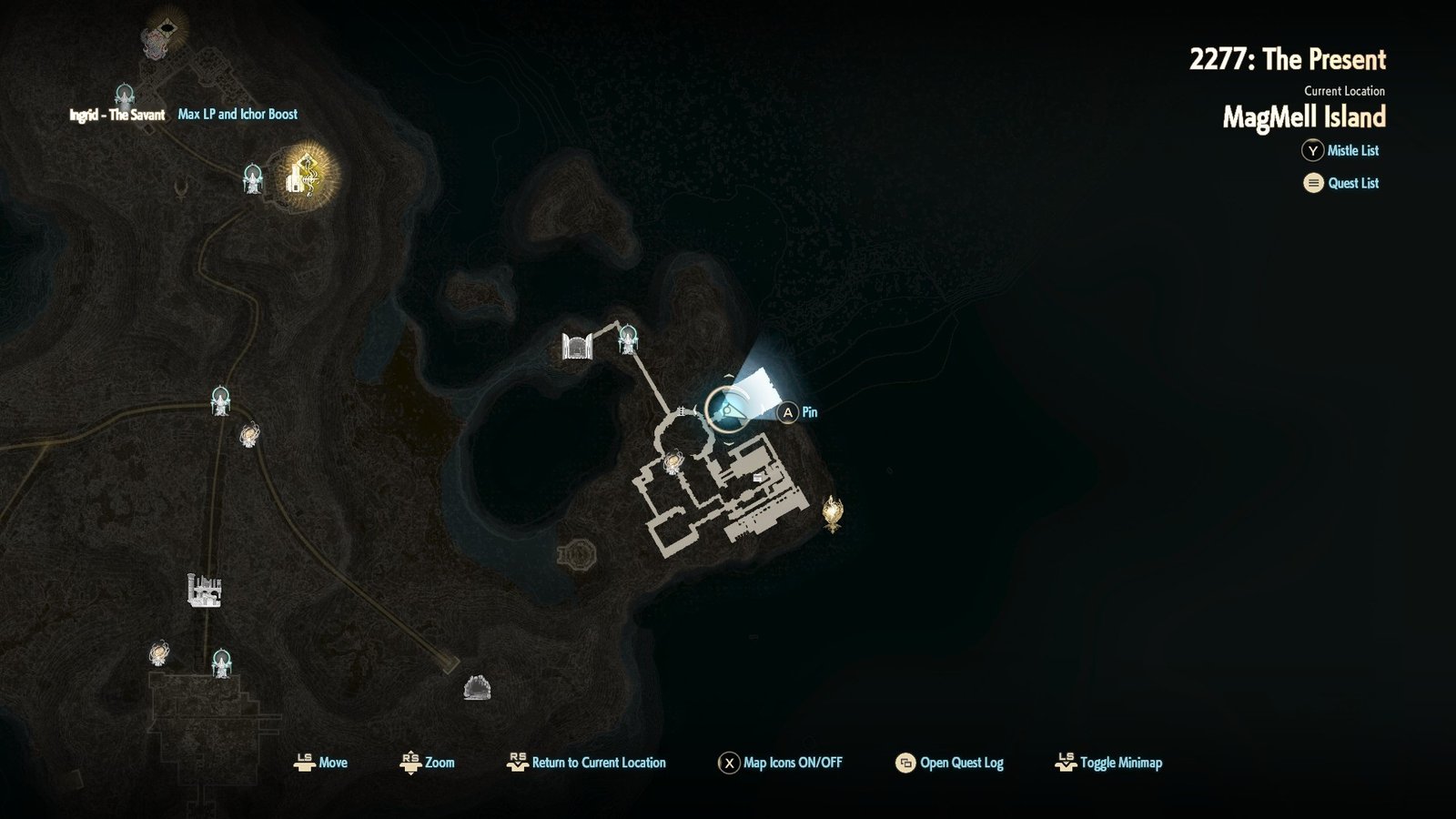Select Return to Current Location

[598, 763]
